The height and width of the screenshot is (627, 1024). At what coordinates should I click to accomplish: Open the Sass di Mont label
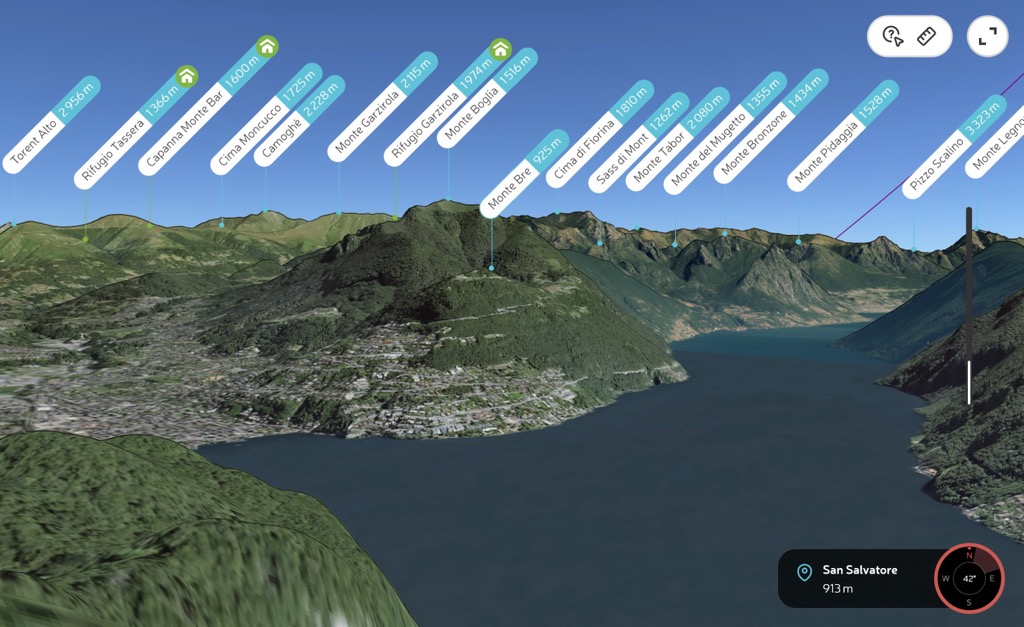[x=636, y=143]
